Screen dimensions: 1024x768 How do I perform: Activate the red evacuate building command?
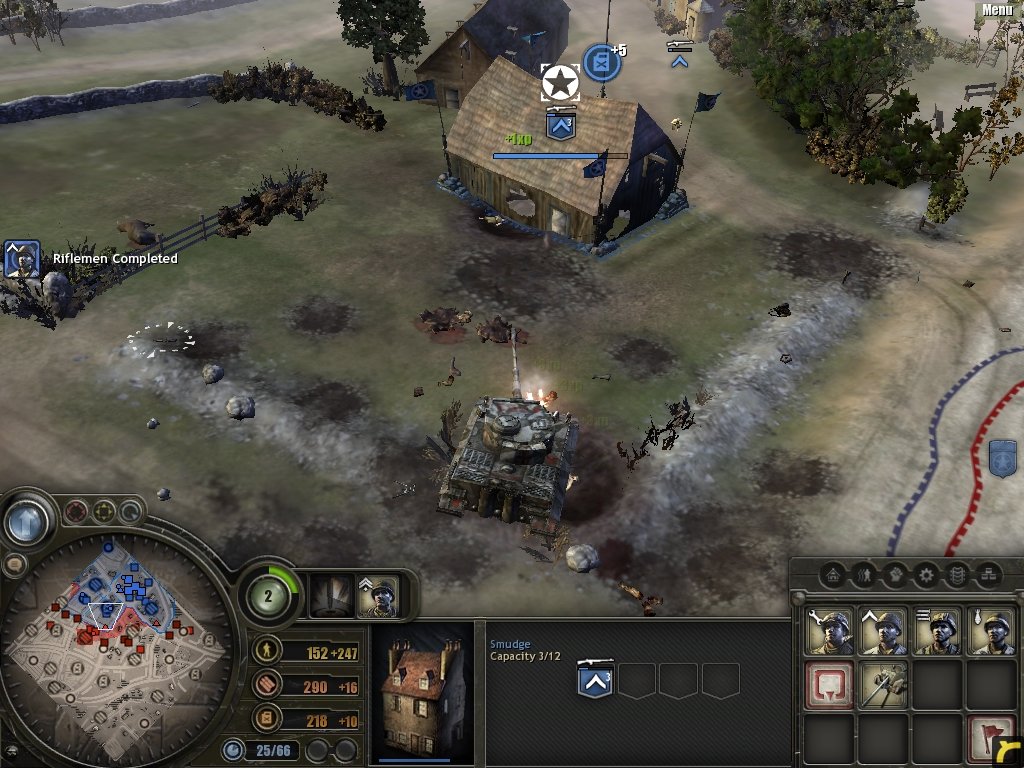point(829,685)
